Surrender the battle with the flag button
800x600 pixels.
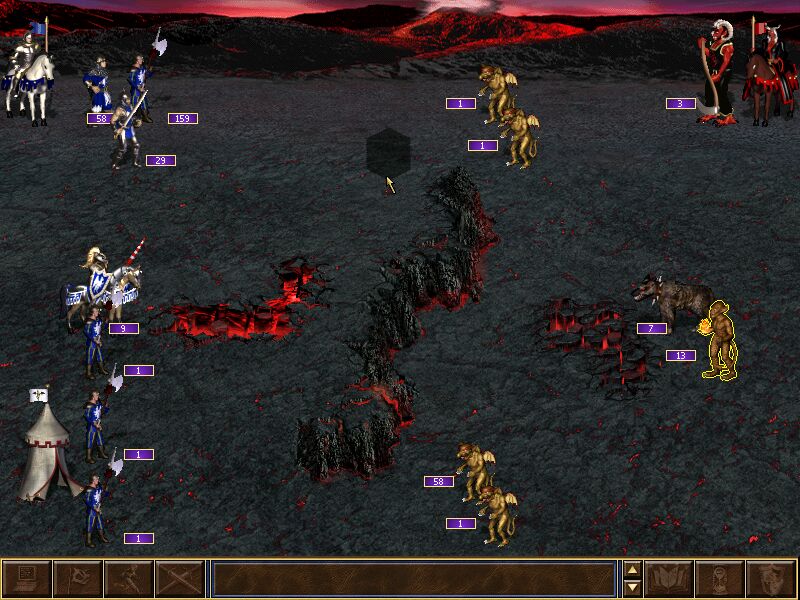click(x=77, y=579)
